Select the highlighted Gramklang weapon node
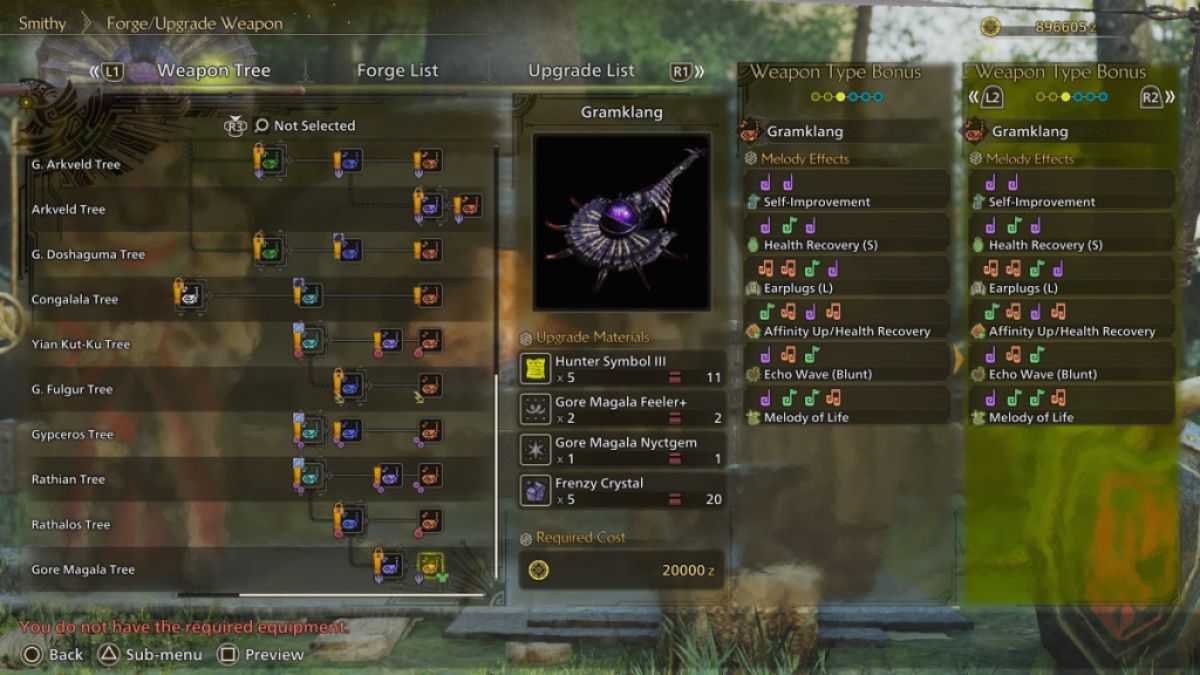 click(x=431, y=566)
